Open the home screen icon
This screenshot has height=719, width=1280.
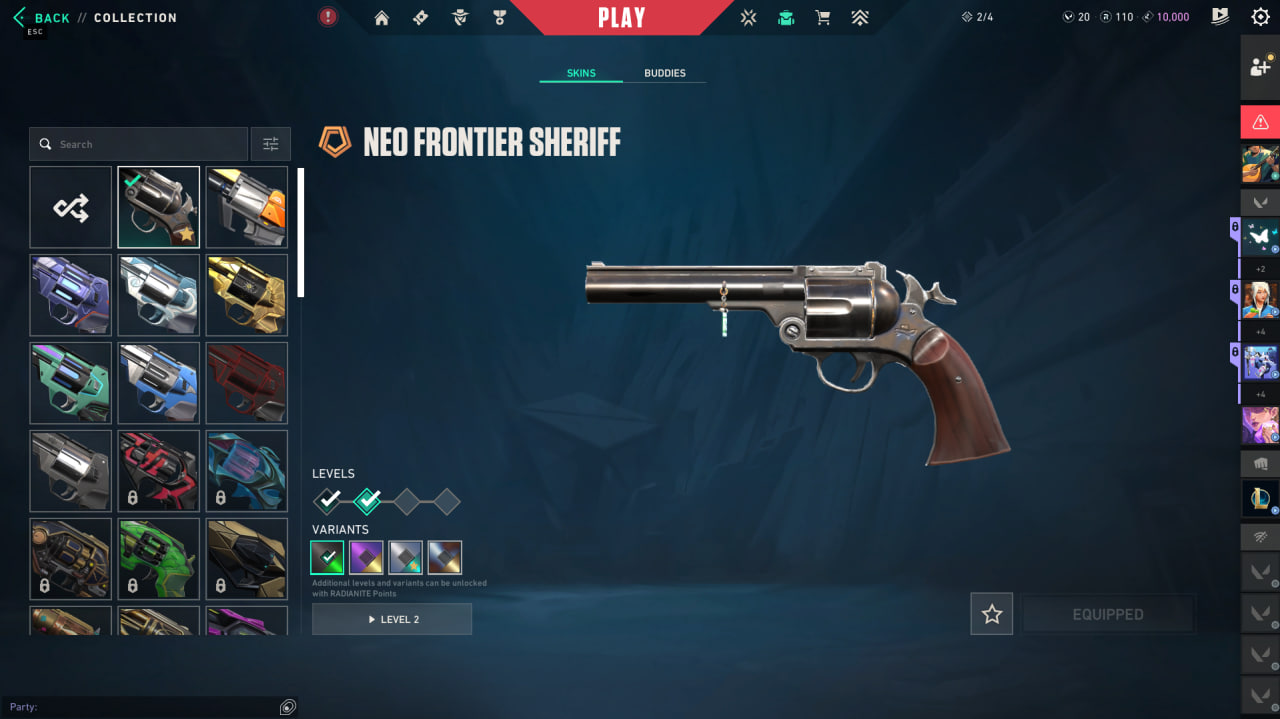pyautogui.click(x=381, y=18)
